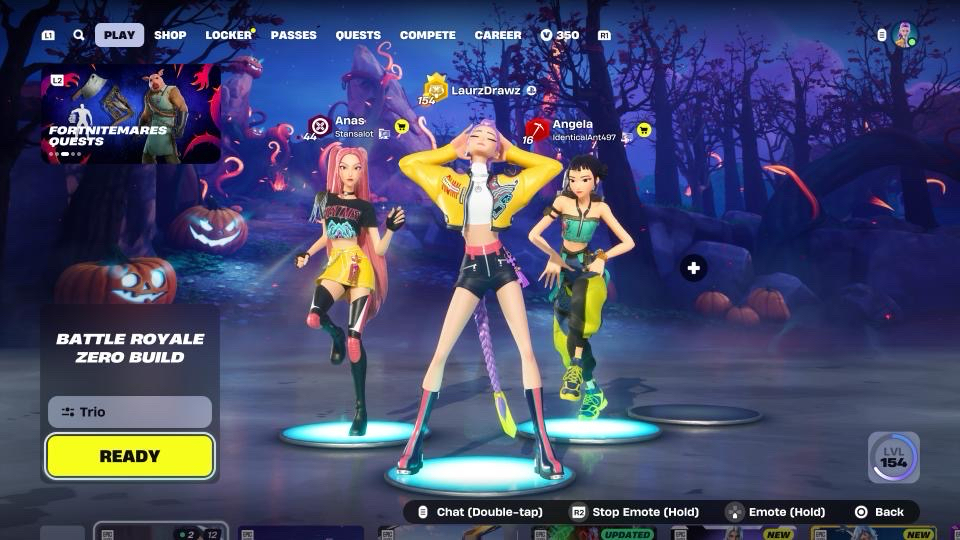Open the Trio team size selector
Screen dimensions: 960x540
point(130,412)
